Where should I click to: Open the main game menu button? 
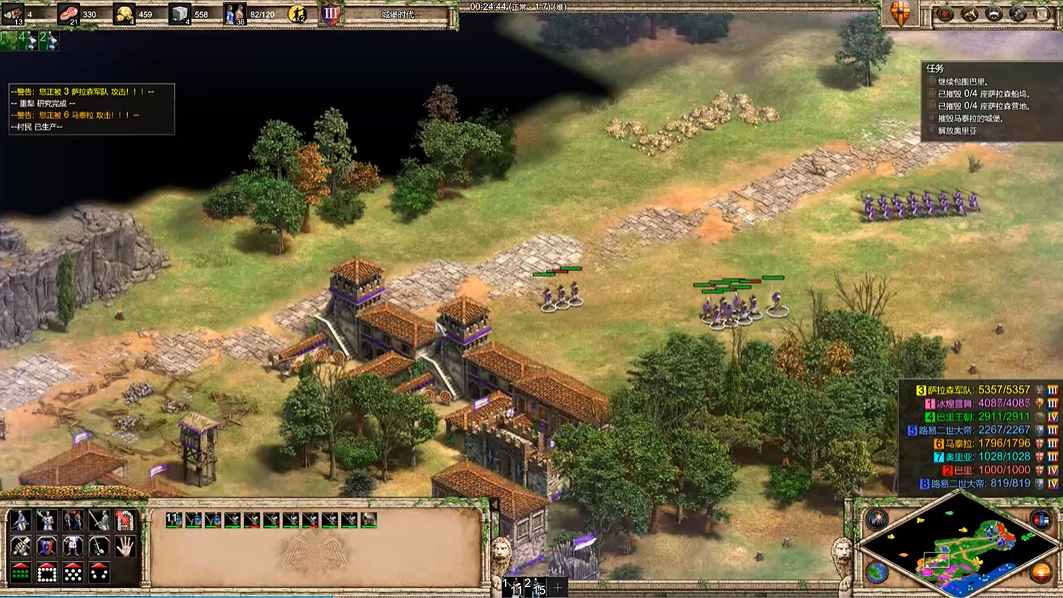point(1044,14)
